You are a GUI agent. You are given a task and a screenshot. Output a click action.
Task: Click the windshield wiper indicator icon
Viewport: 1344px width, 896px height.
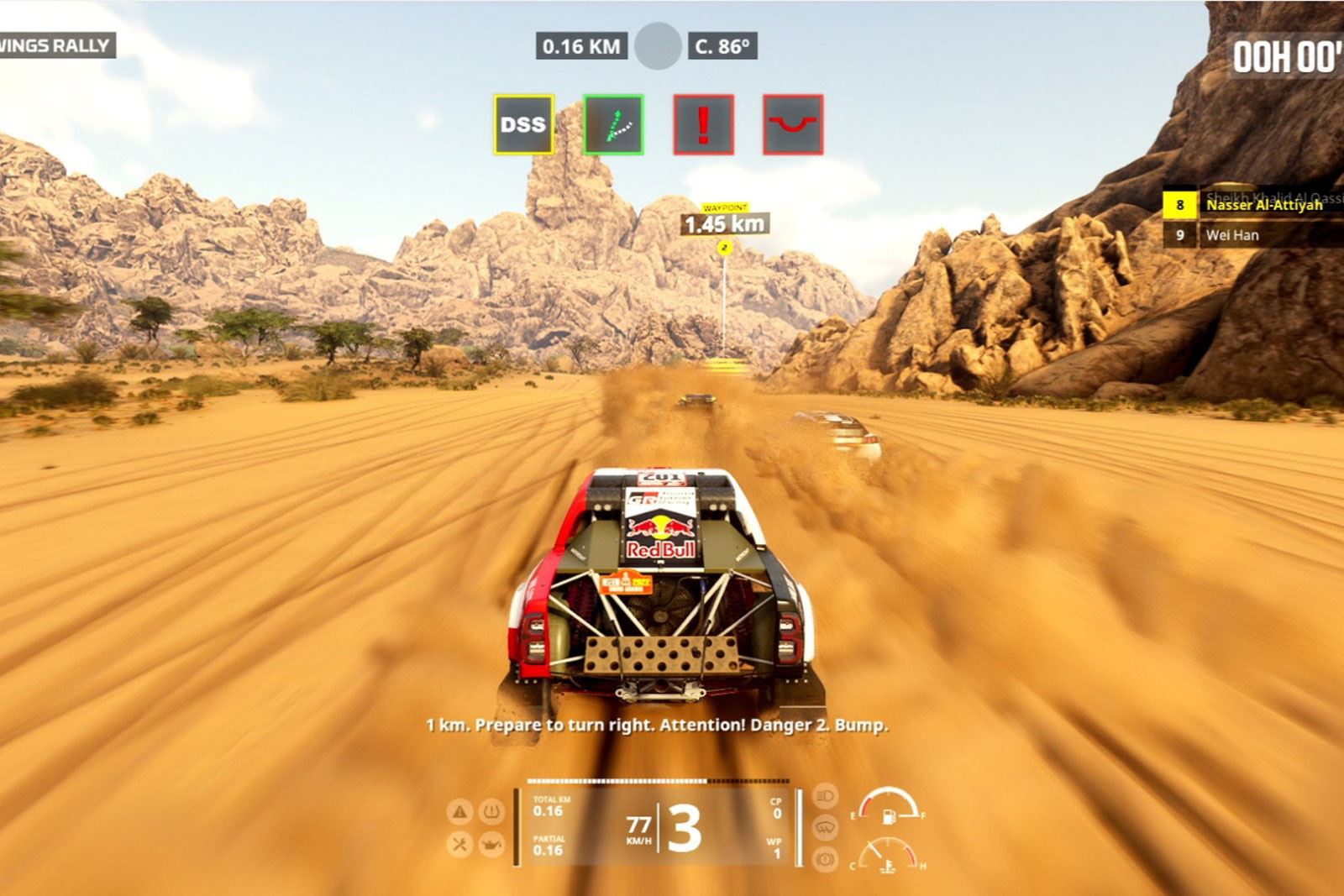point(825,827)
